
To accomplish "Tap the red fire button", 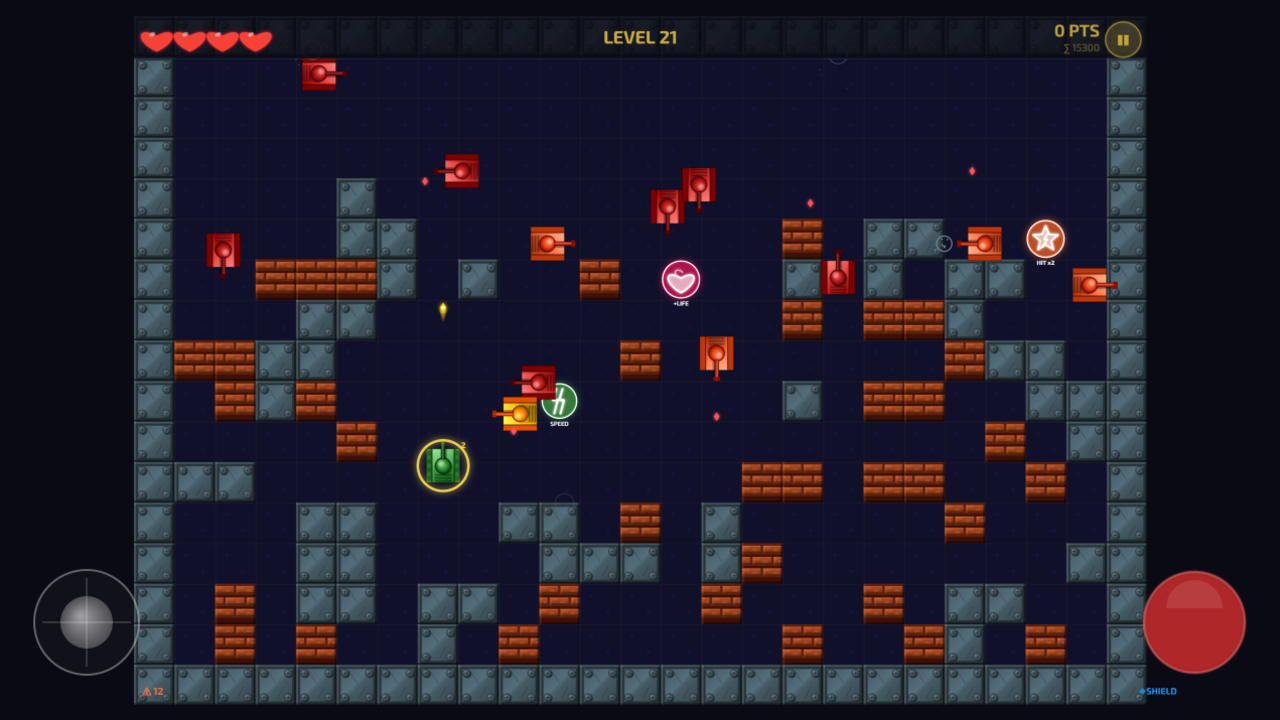I will point(1194,621).
